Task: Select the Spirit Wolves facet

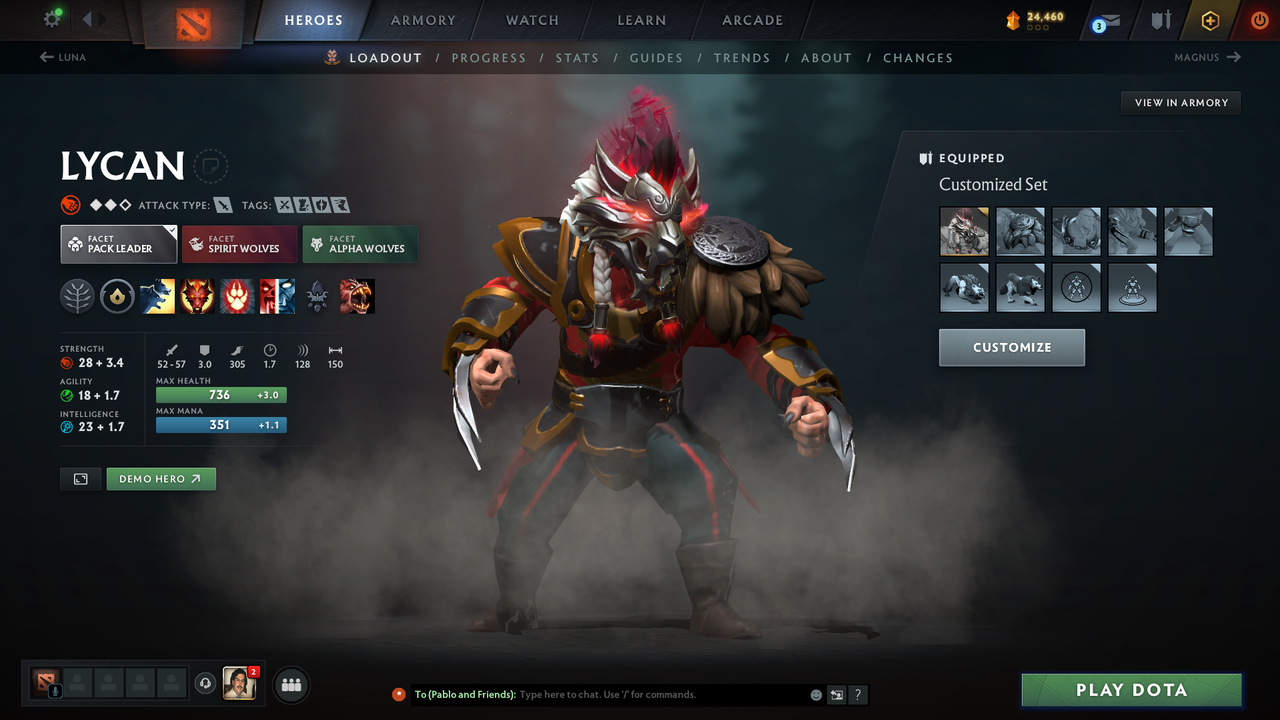Action: pyautogui.click(x=239, y=244)
